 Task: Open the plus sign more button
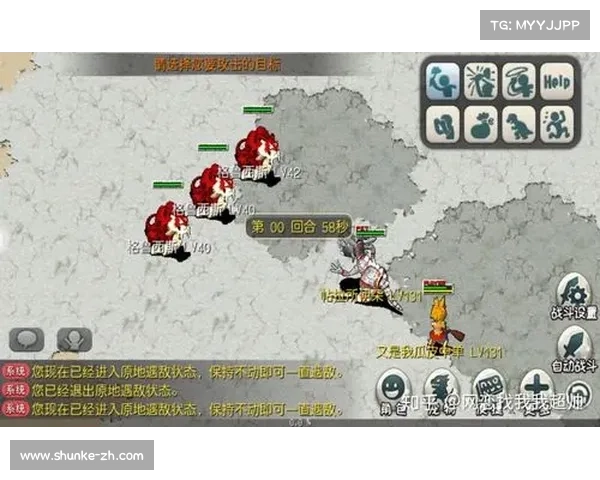[x=536, y=387]
